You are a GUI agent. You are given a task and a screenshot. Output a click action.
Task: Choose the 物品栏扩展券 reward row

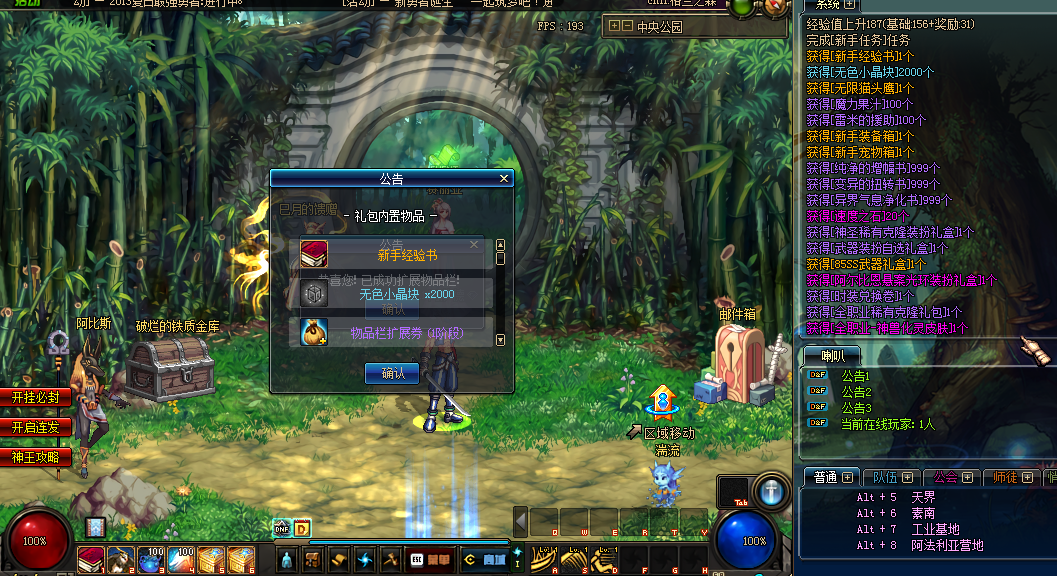[x=394, y=332]
